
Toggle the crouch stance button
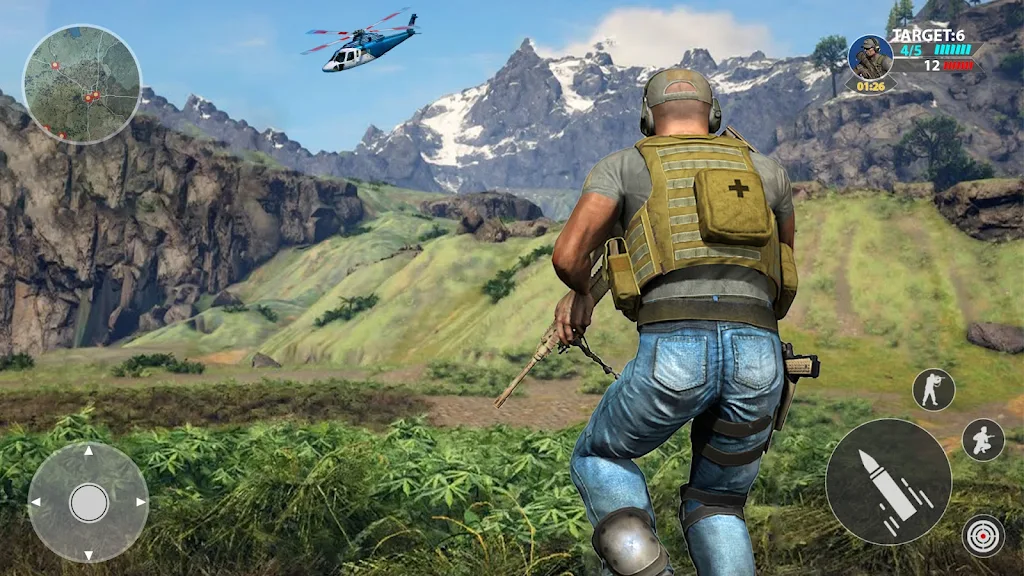pos(983,439)
